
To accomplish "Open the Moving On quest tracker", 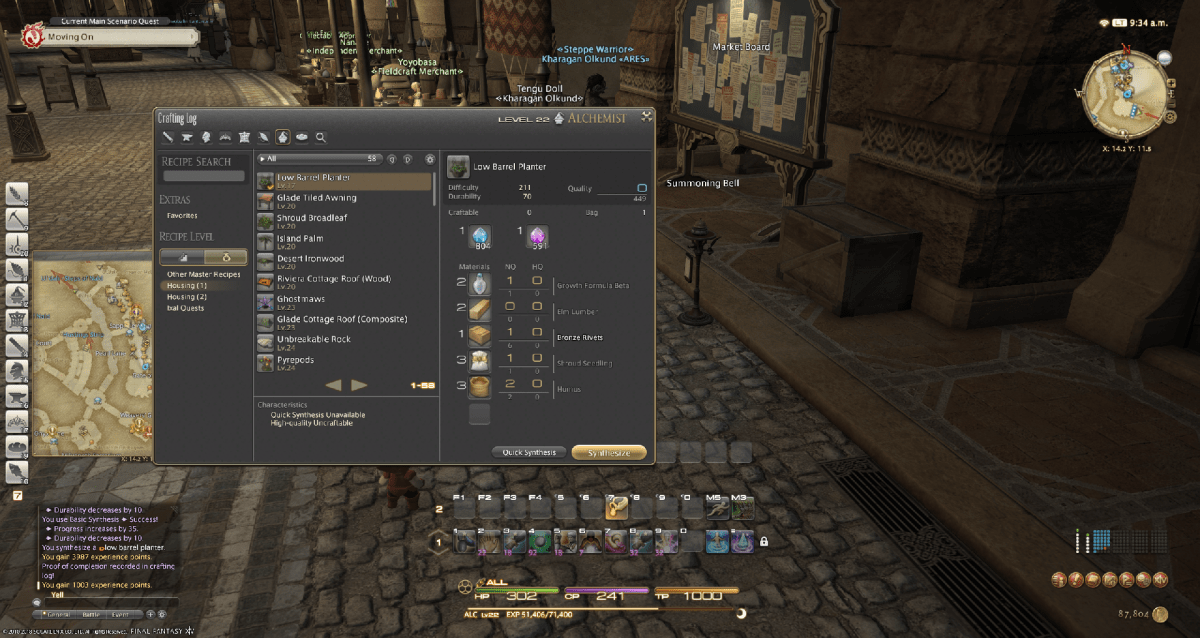I will (108, 37).
